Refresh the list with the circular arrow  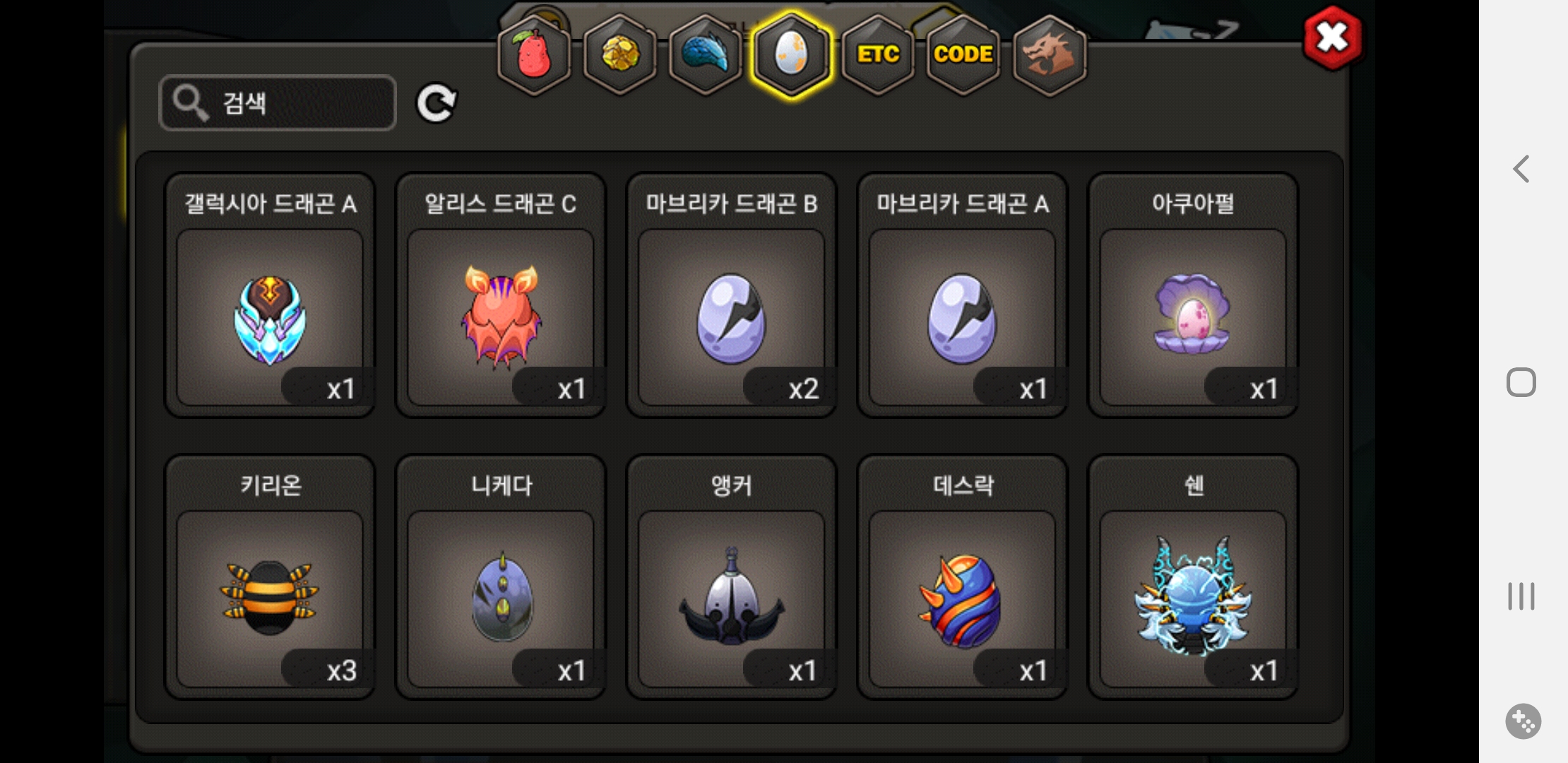436,103
